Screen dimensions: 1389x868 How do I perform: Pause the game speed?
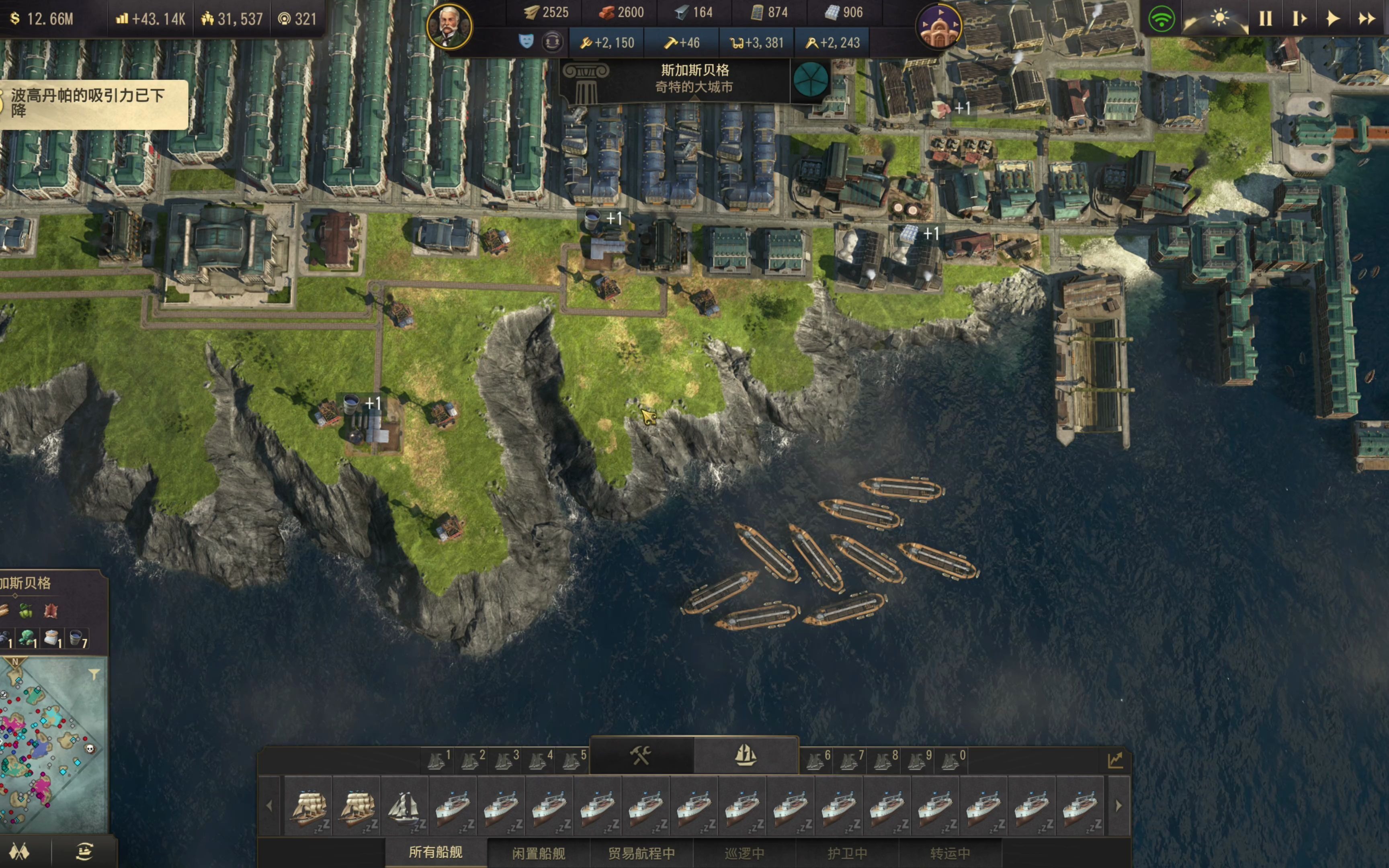click(x=1265, y=18)
